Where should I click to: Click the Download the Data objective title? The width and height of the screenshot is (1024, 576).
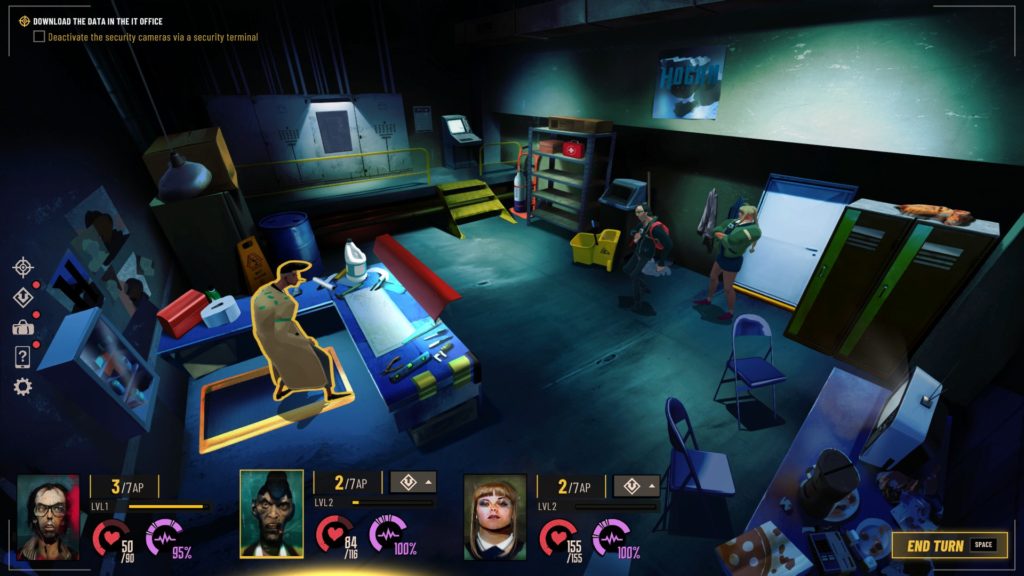click(97, 21)
